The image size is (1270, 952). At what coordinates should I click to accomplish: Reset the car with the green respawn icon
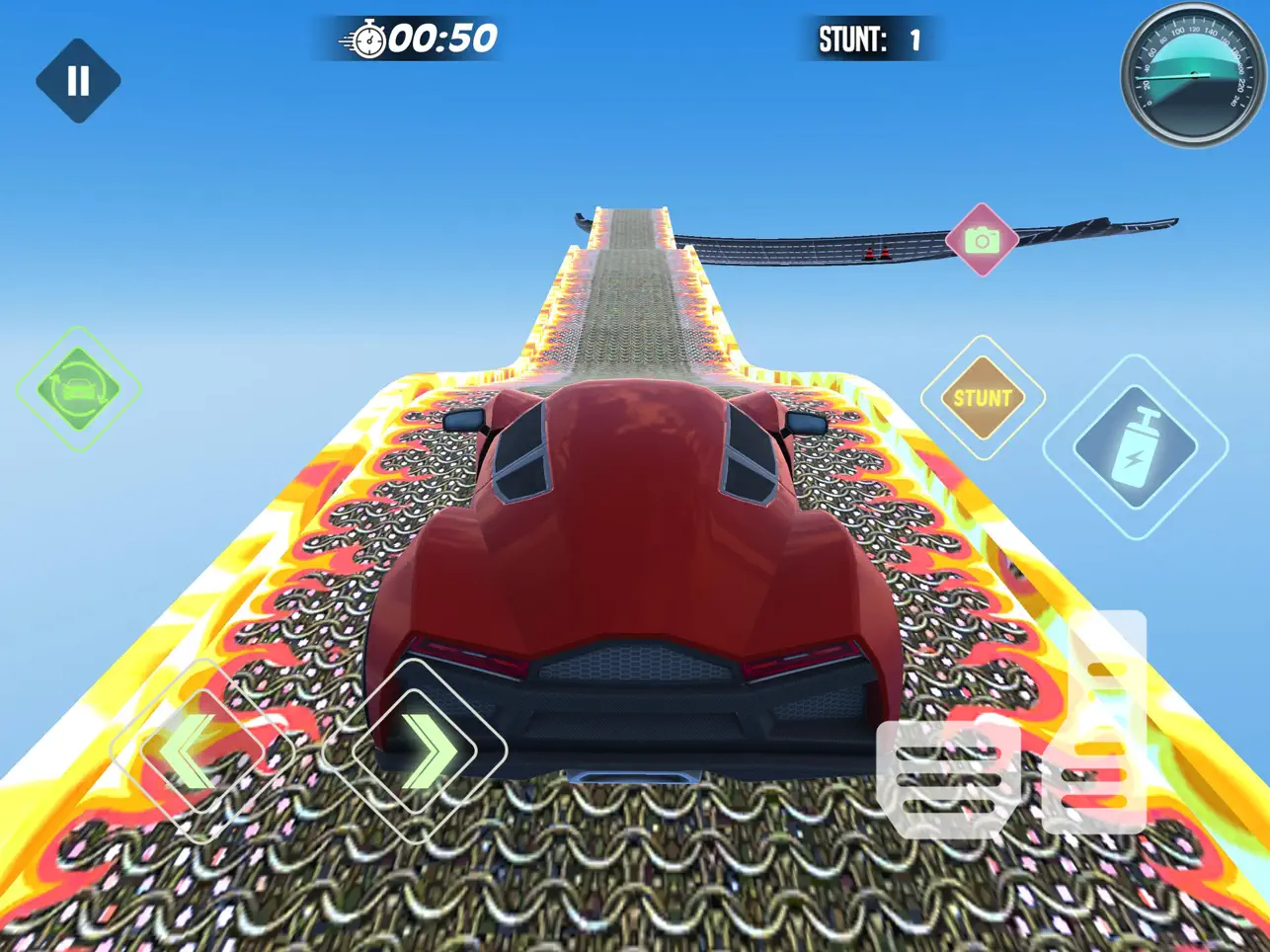pos(78,385)
